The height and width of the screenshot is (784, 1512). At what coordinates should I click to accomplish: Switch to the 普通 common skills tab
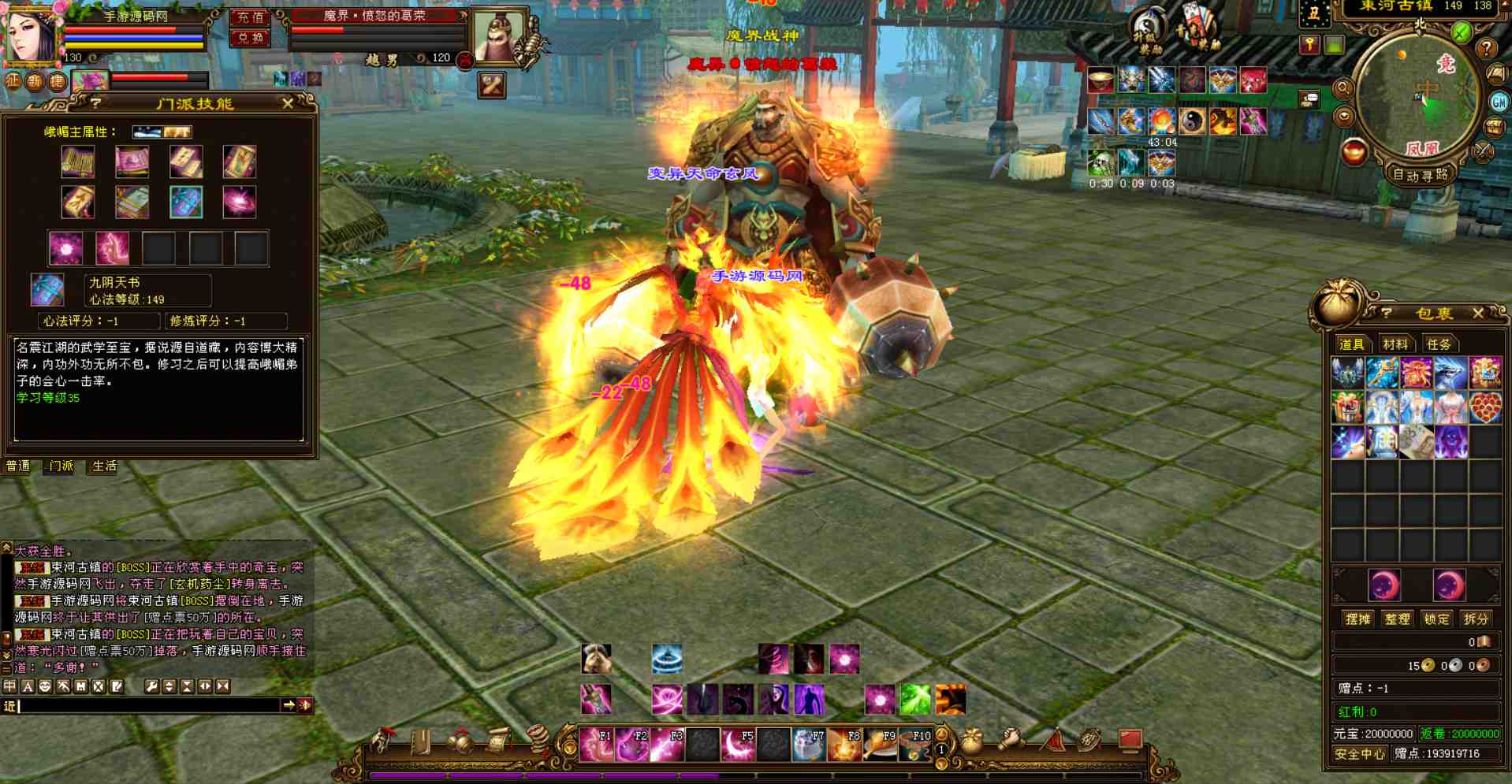point(18,466)
